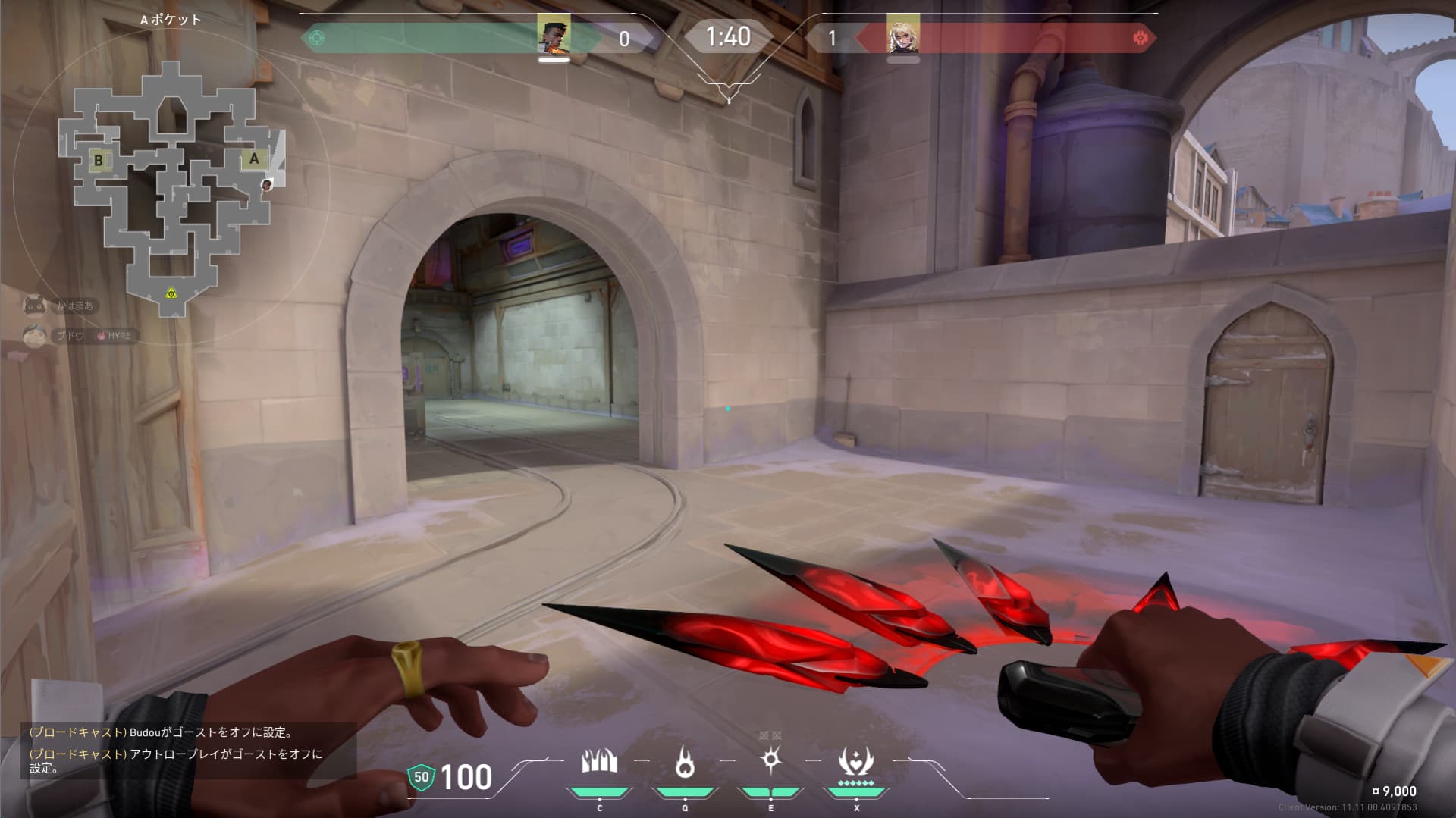
Task: Select the blonde enemy agent portrait
Action: [x=902, y=36]
